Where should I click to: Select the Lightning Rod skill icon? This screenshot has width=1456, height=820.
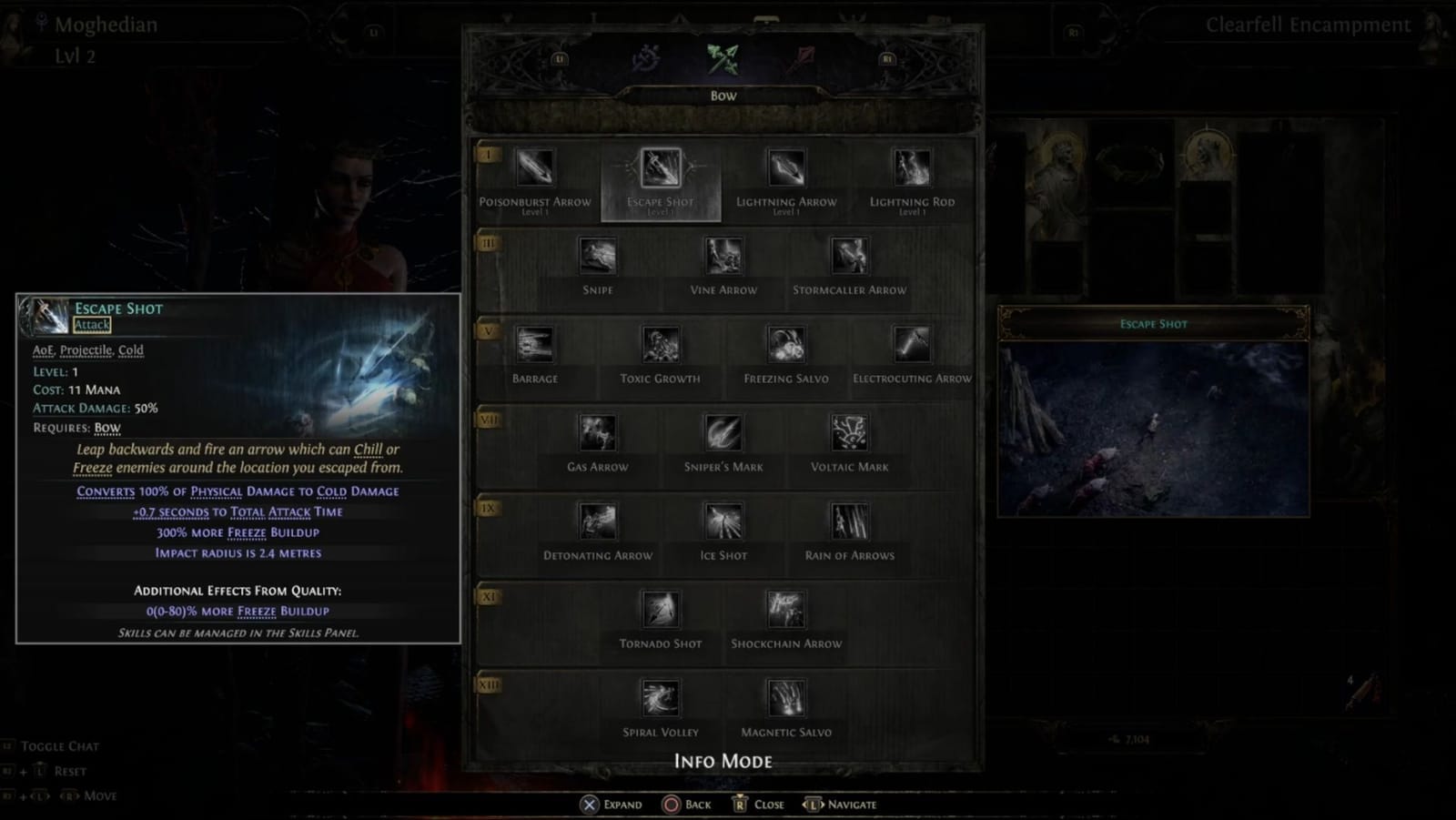click(912, 167)
